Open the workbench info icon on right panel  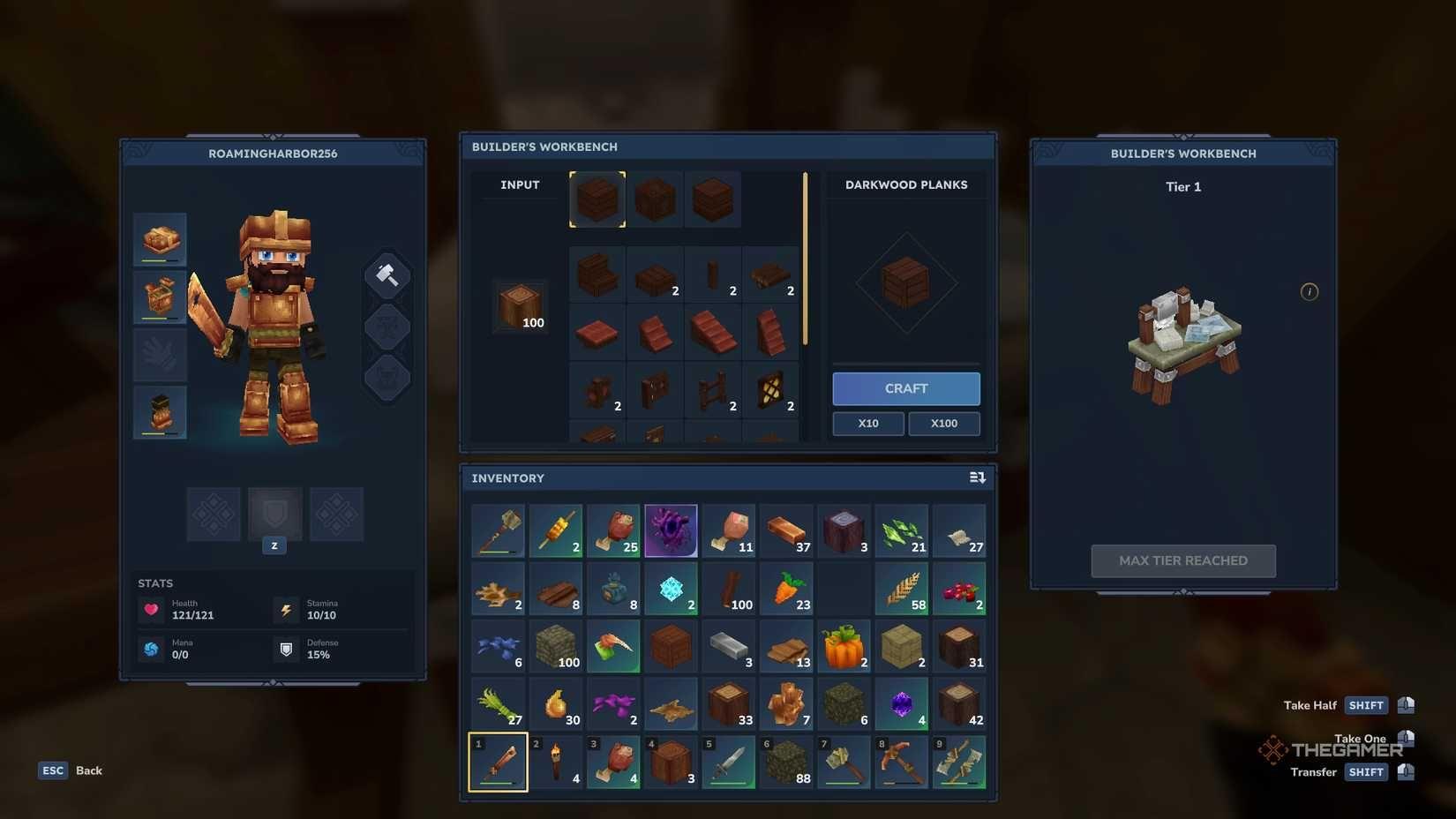tap(1310, 291)
